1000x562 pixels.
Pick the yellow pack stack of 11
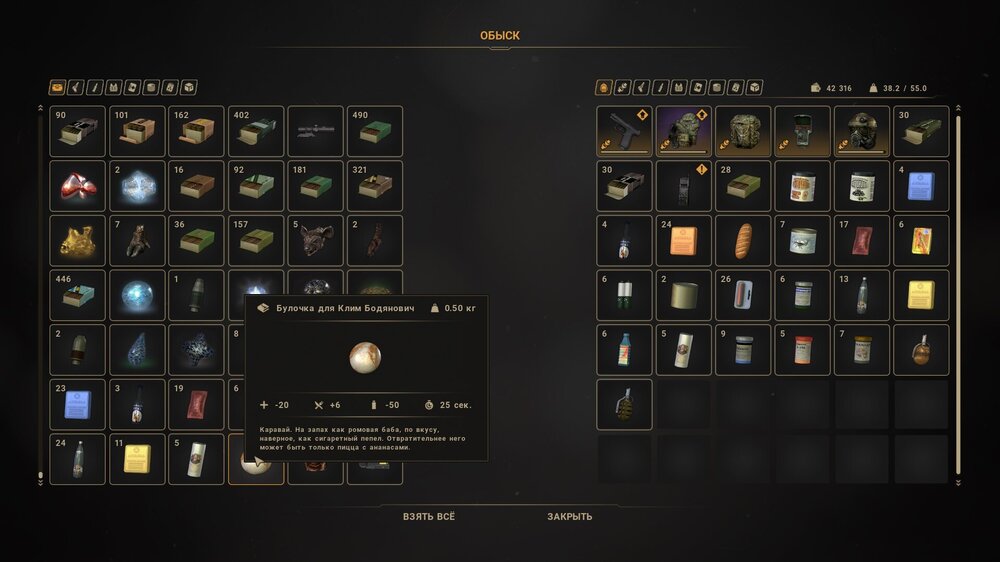pyautogui.click(x=137, y=459)
